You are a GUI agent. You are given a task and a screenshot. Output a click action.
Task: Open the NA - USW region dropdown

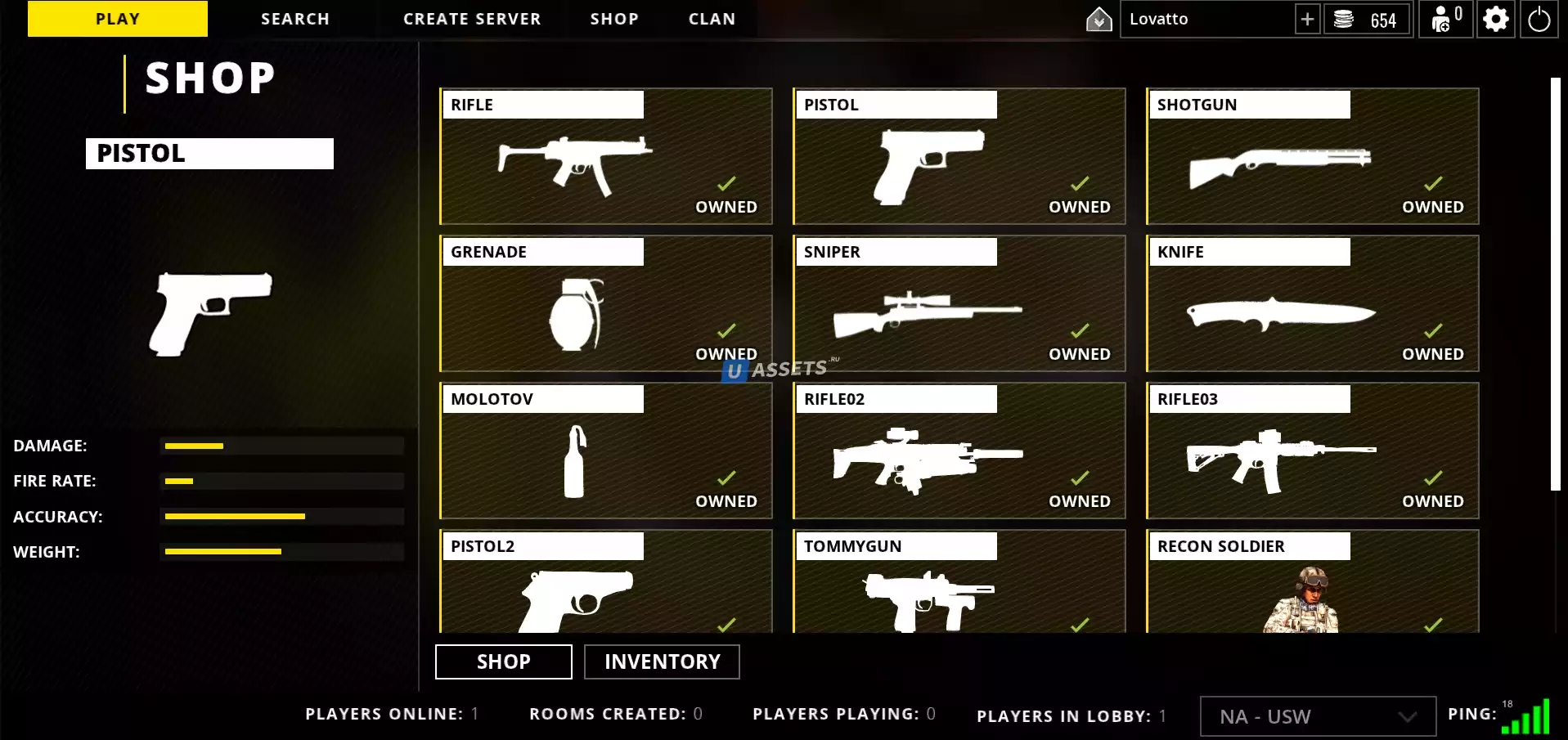1317,716
